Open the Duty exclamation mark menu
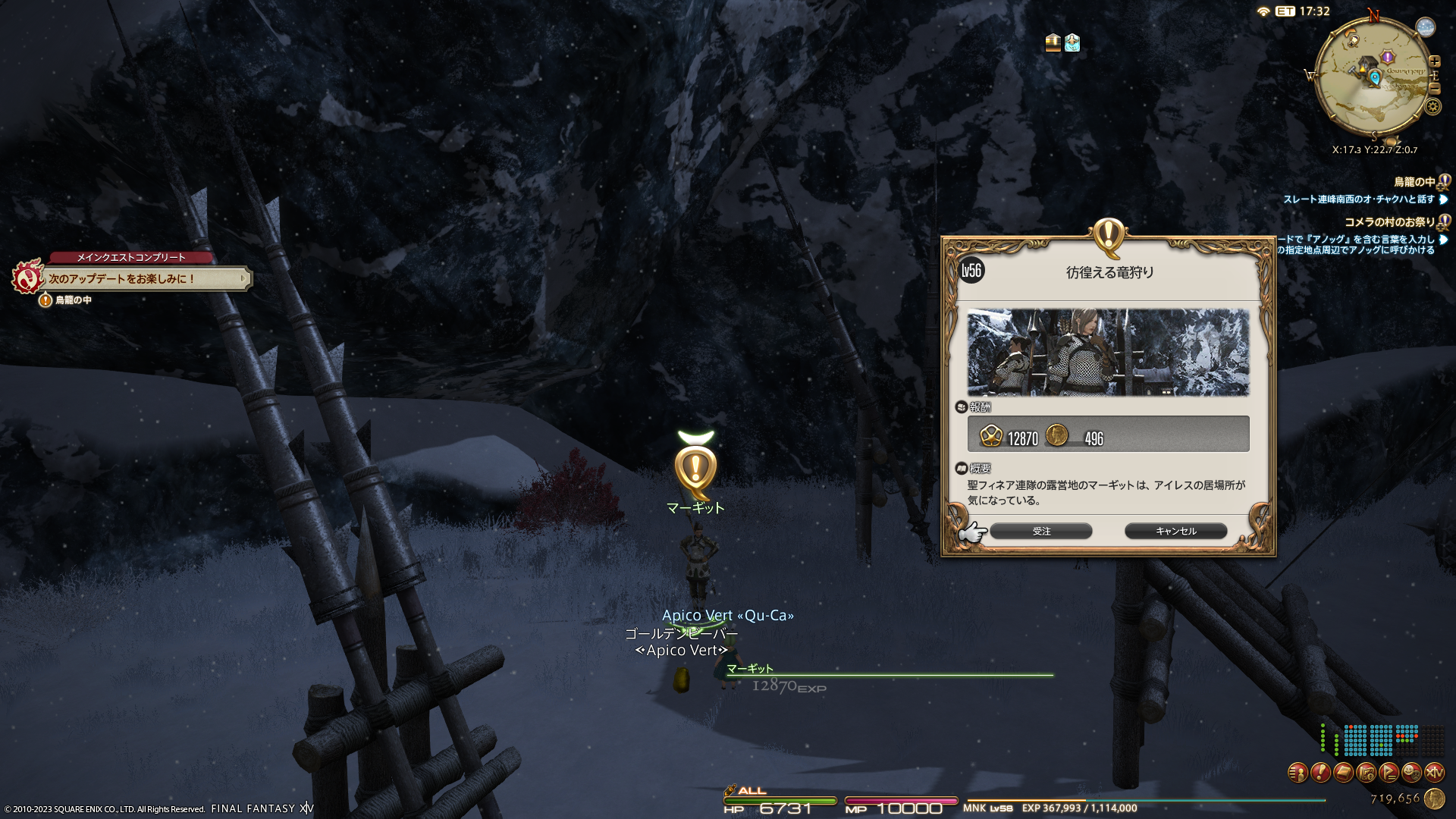 point(1320,773)
